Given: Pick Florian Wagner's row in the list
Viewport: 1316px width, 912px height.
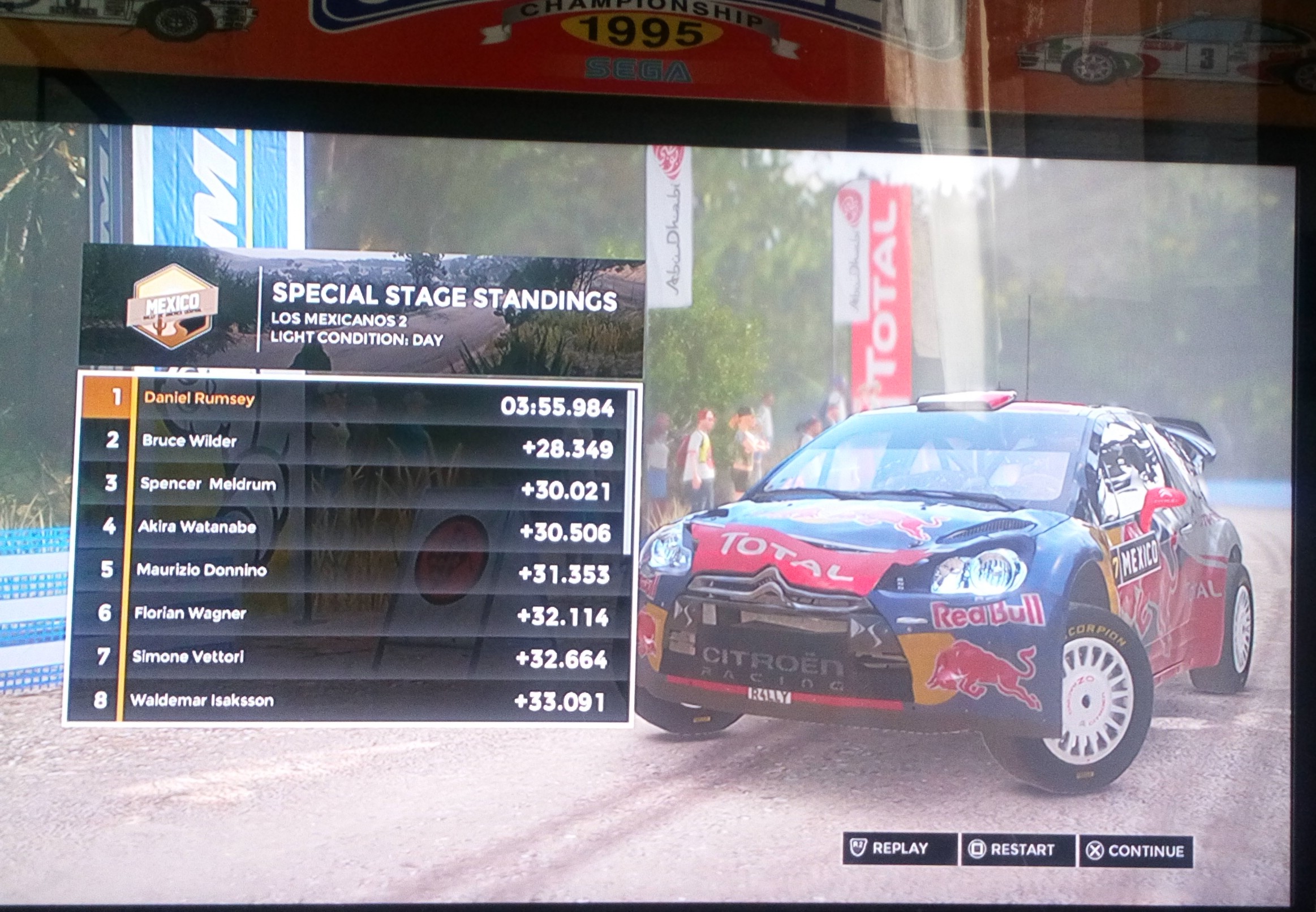Looking at the screenshot, I should click(x=354, y=614).
